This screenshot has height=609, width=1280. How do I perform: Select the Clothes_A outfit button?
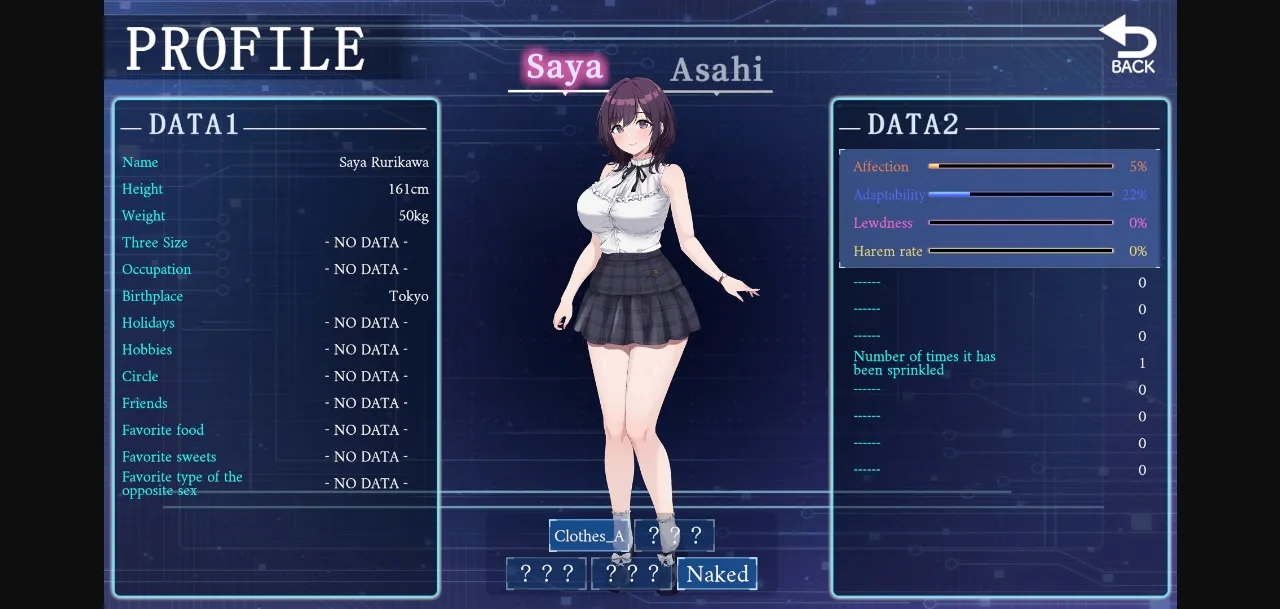tap(590, 536)
